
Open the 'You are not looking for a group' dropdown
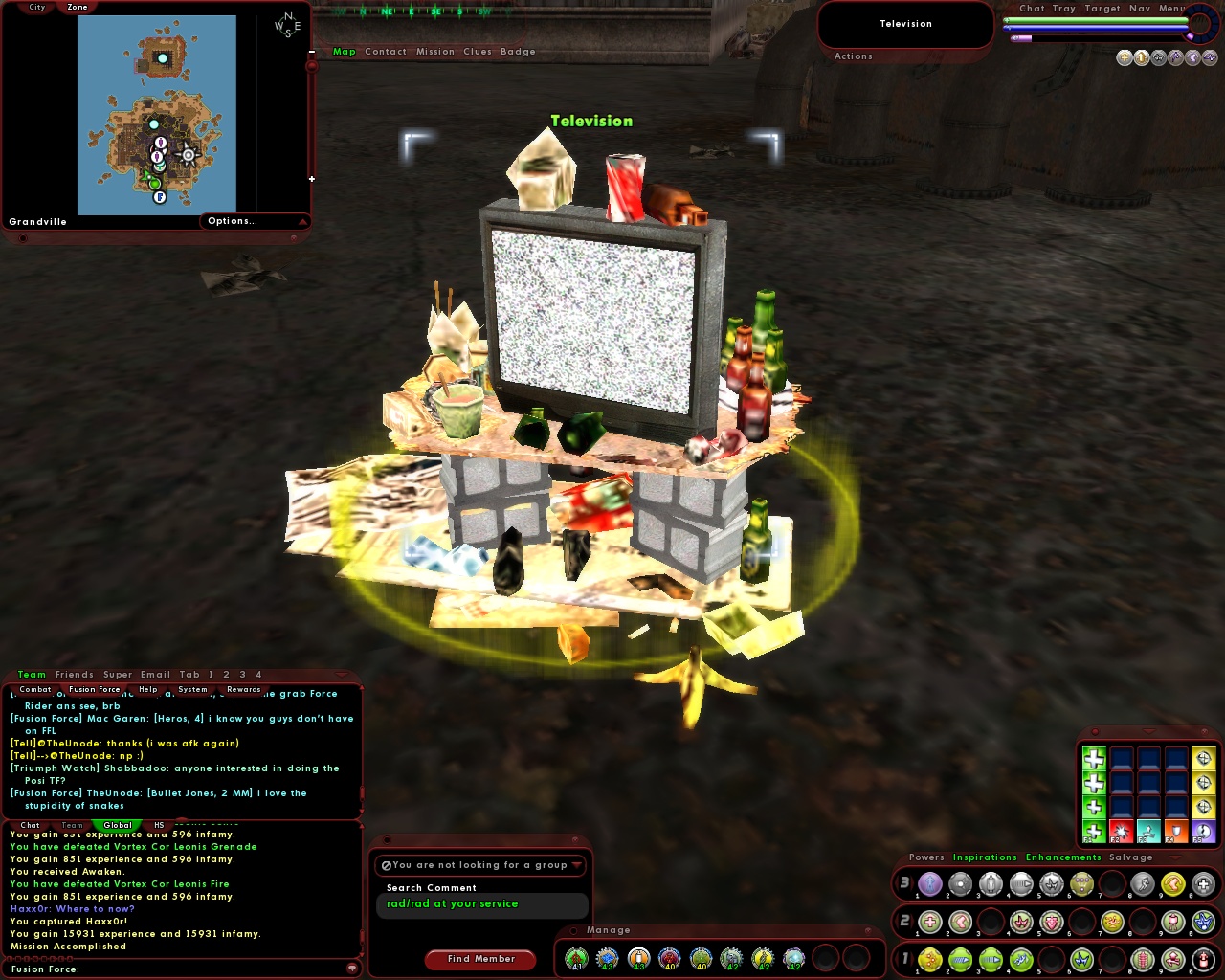480,865
